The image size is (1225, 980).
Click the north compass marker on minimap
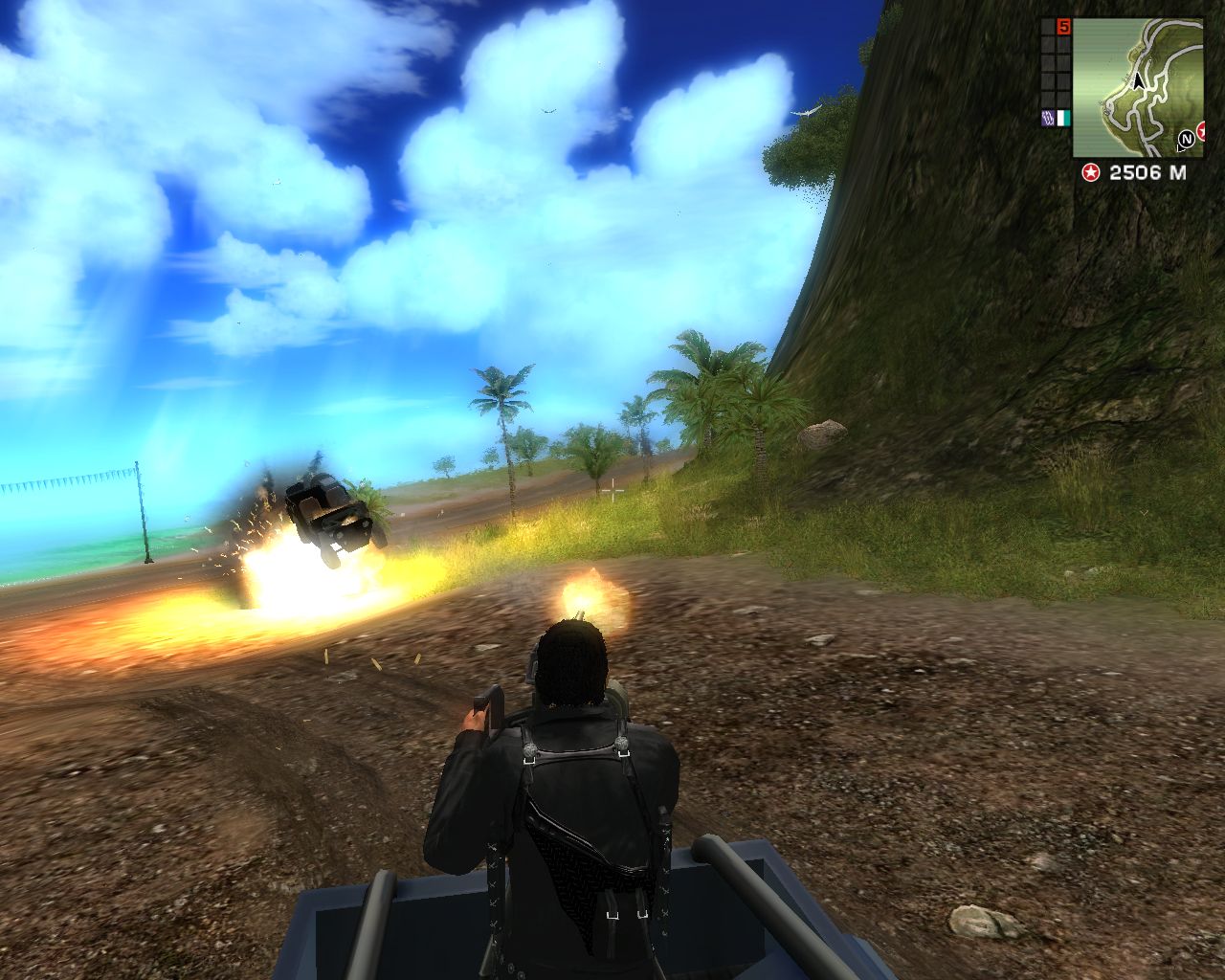[x=1187, y=140]
